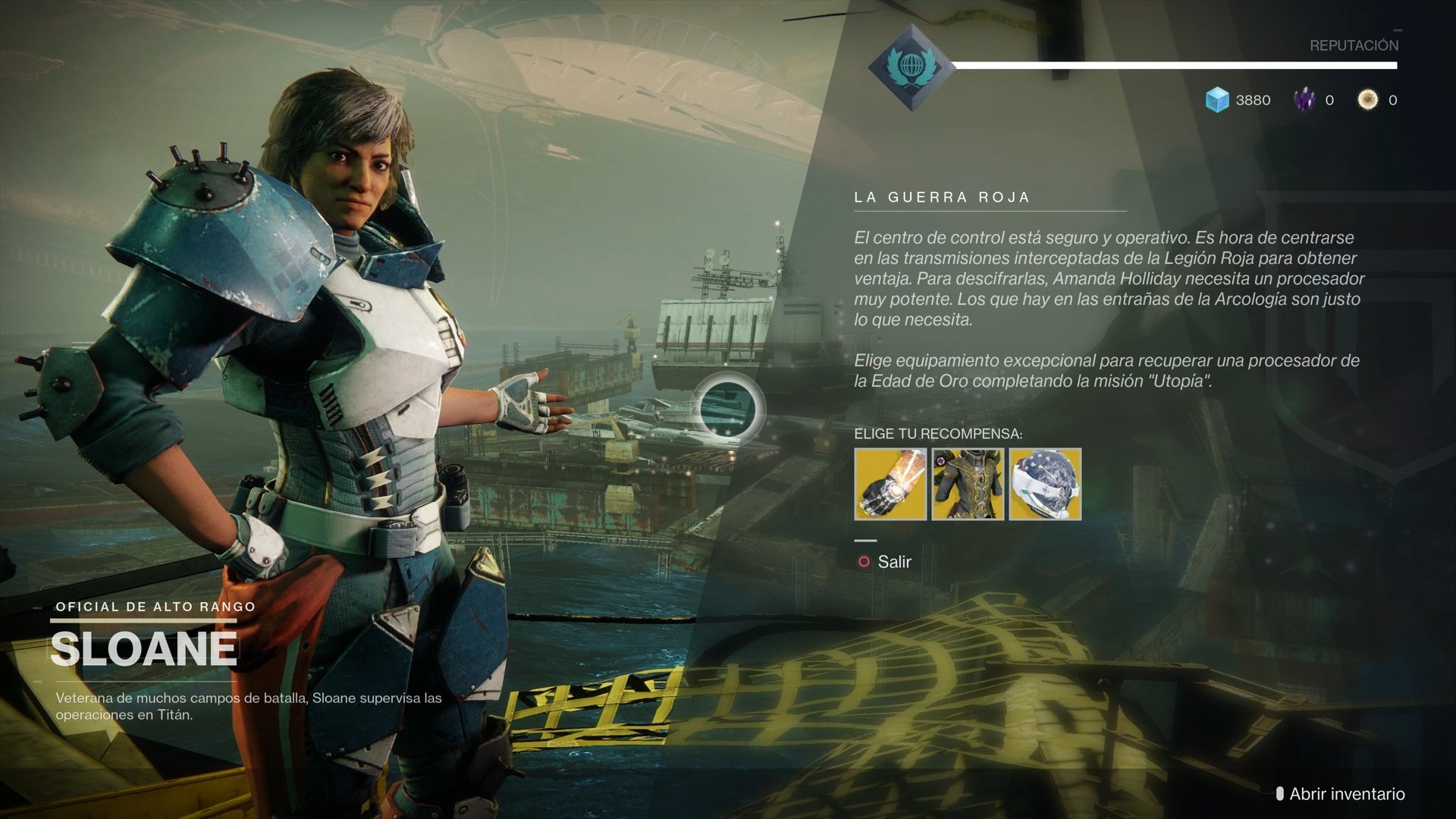Screen dimensions: 1456x819
Task: Click the golden Bright Dust currency icon
Action: tap(1368, 99)
